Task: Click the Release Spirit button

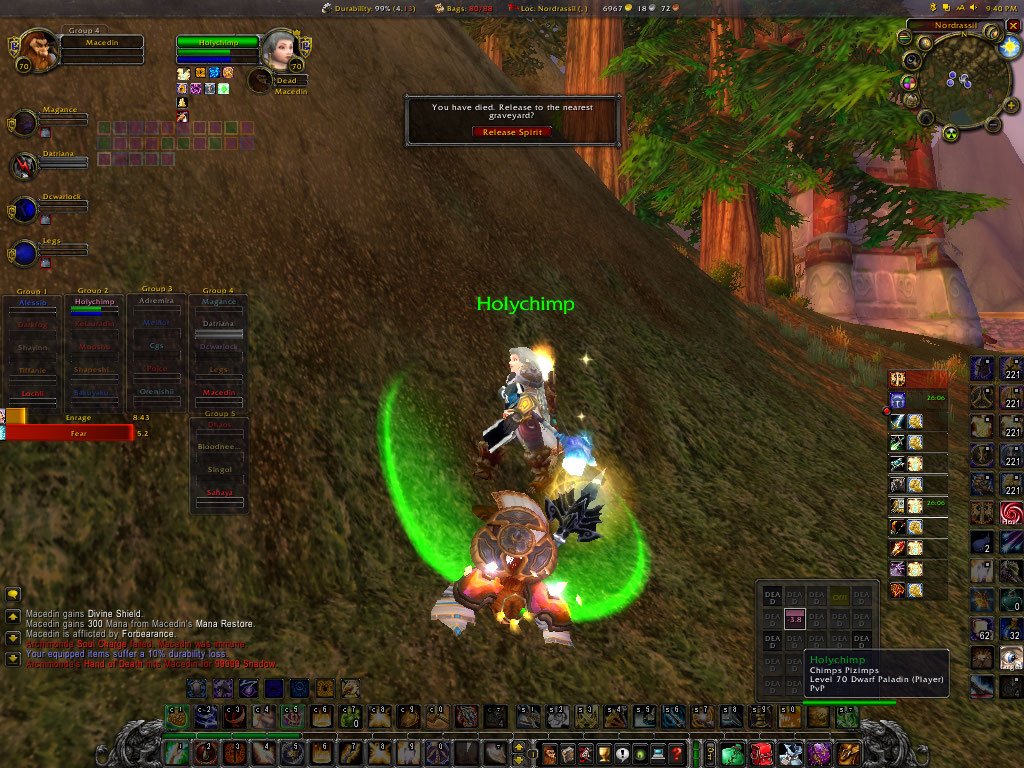Action: (x=512, y=132)
